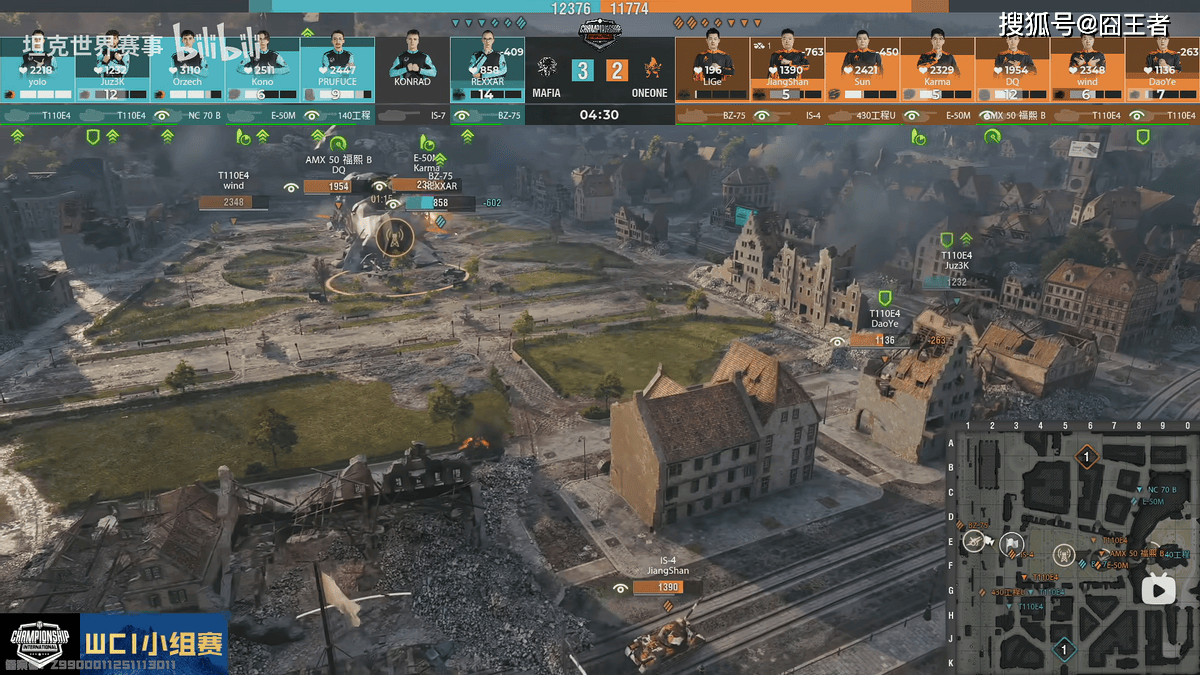1200x675 pixels.
Task: Select Kono's player card
Action: (262, 70)
